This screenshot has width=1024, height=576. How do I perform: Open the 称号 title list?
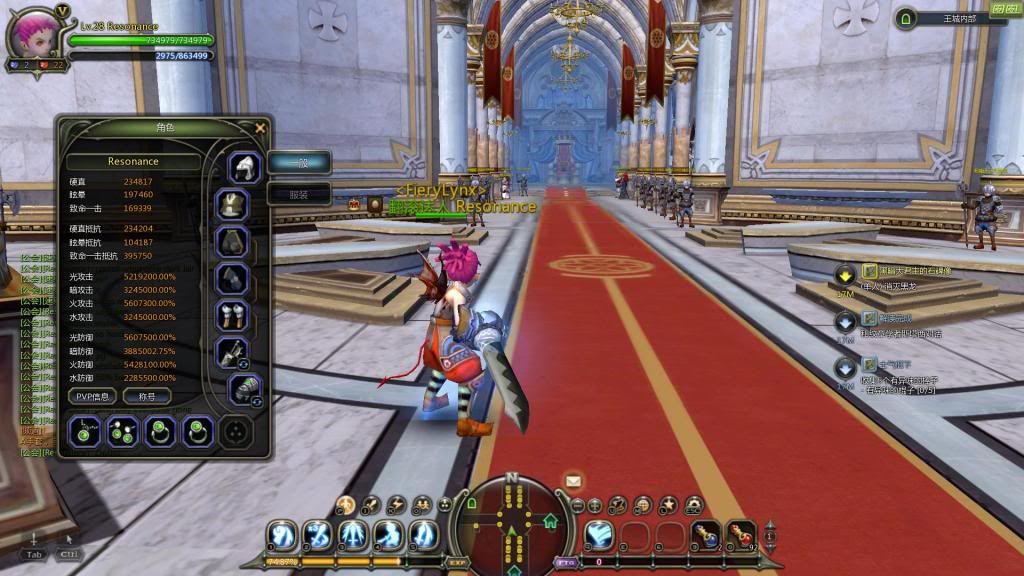point(146,396)
